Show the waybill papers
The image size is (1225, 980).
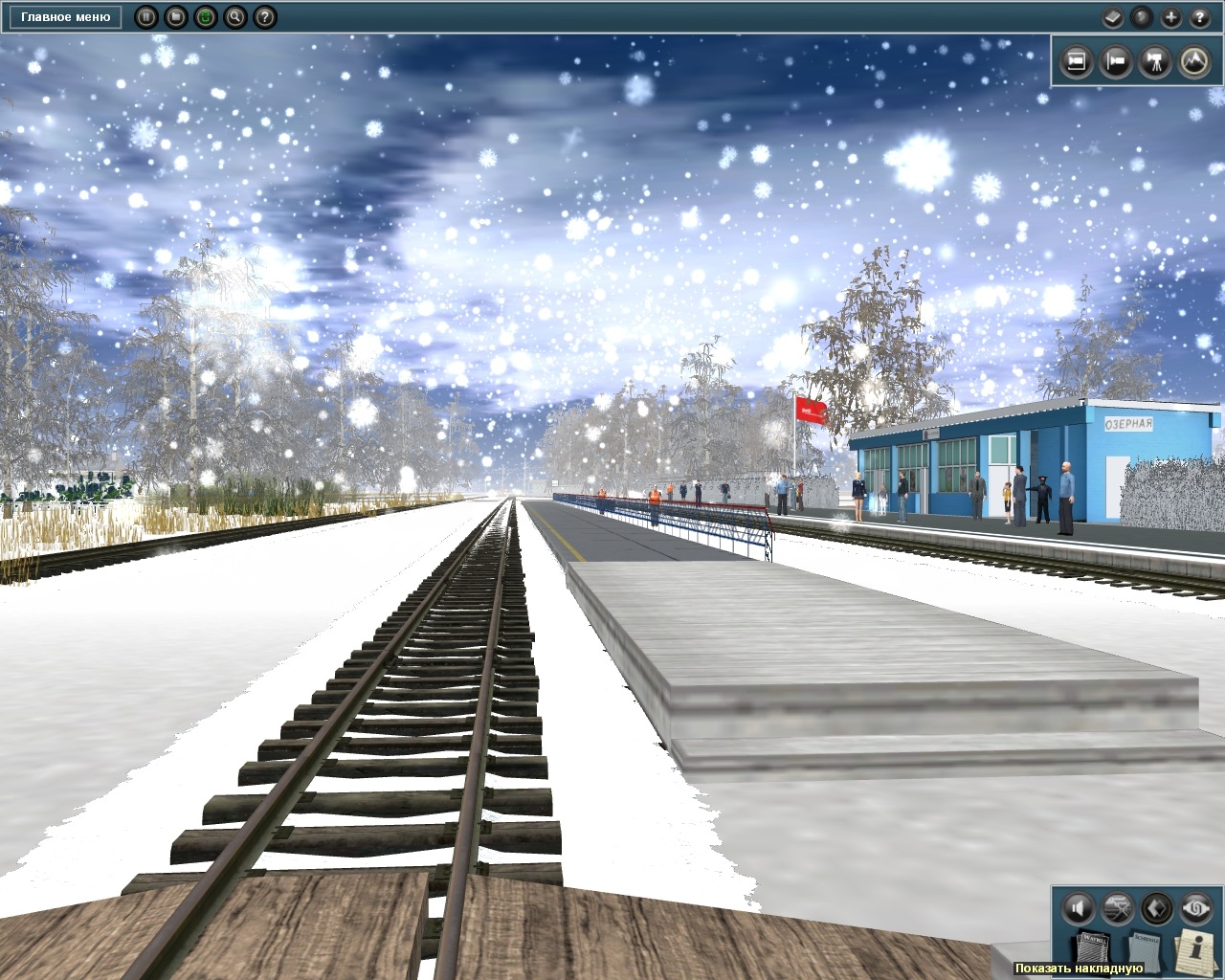coord(1092,948)
